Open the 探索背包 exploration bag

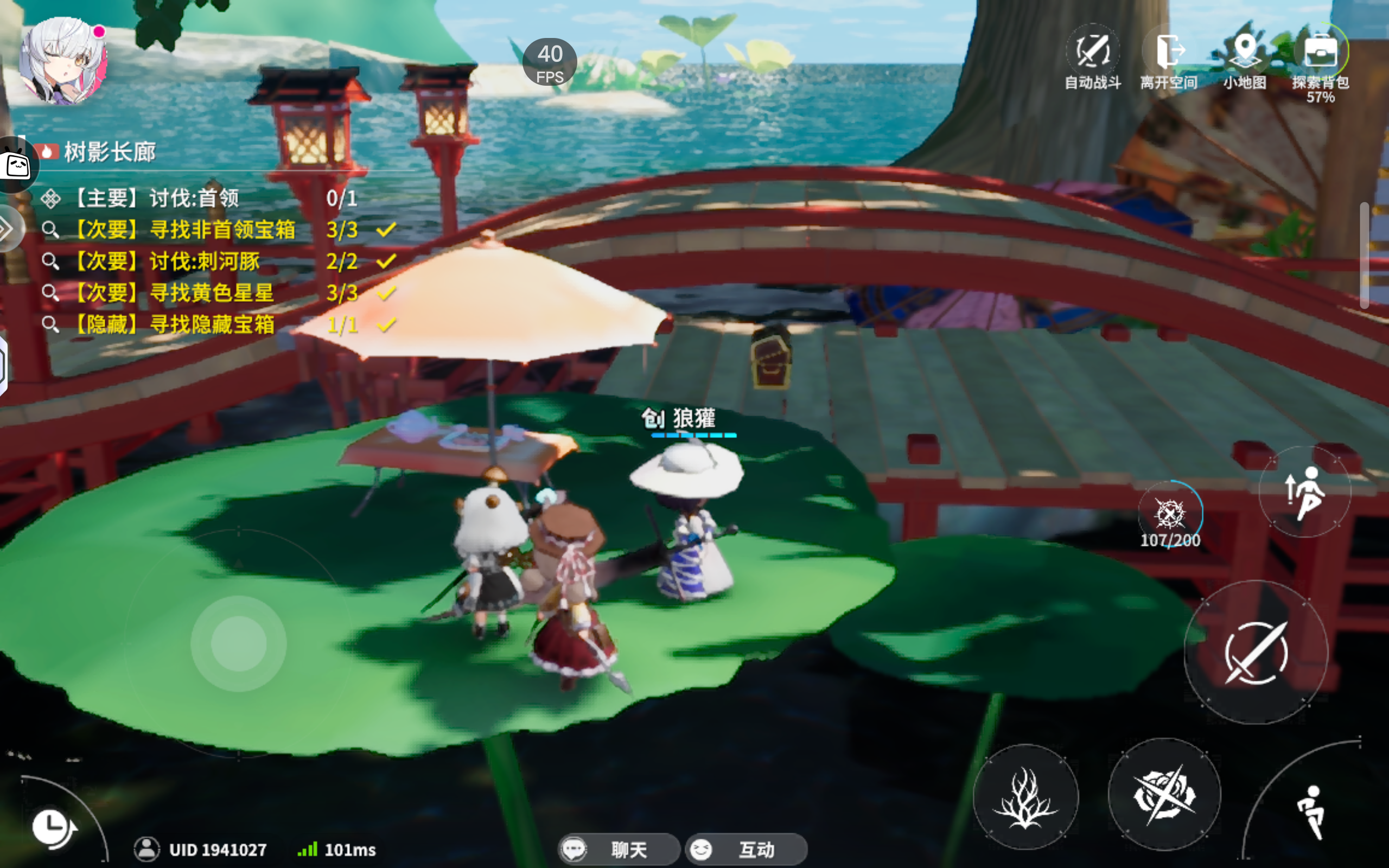[x=1321, y=56]
